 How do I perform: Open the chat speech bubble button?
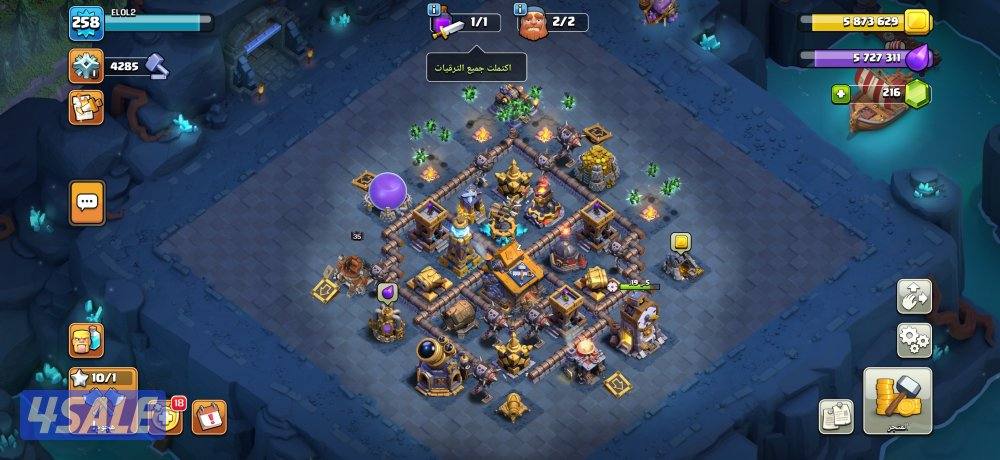click(87, 203)
